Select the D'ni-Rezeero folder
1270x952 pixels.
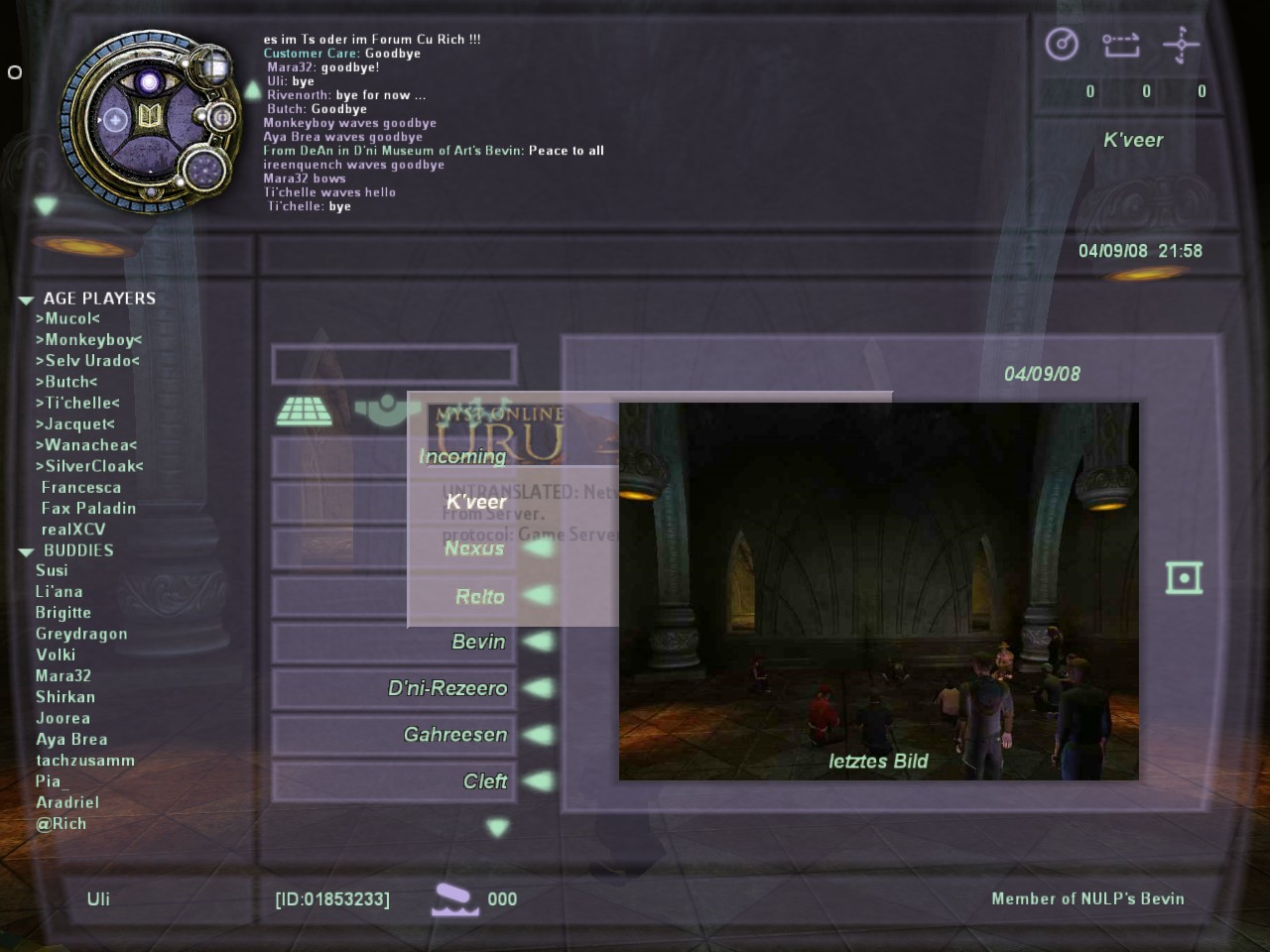point(447,688)
